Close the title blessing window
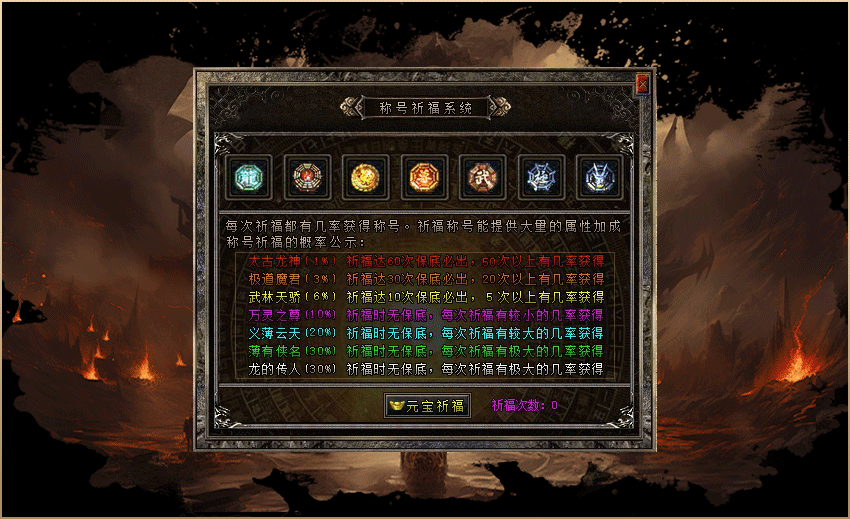850x519 pixels. [642, 84]
